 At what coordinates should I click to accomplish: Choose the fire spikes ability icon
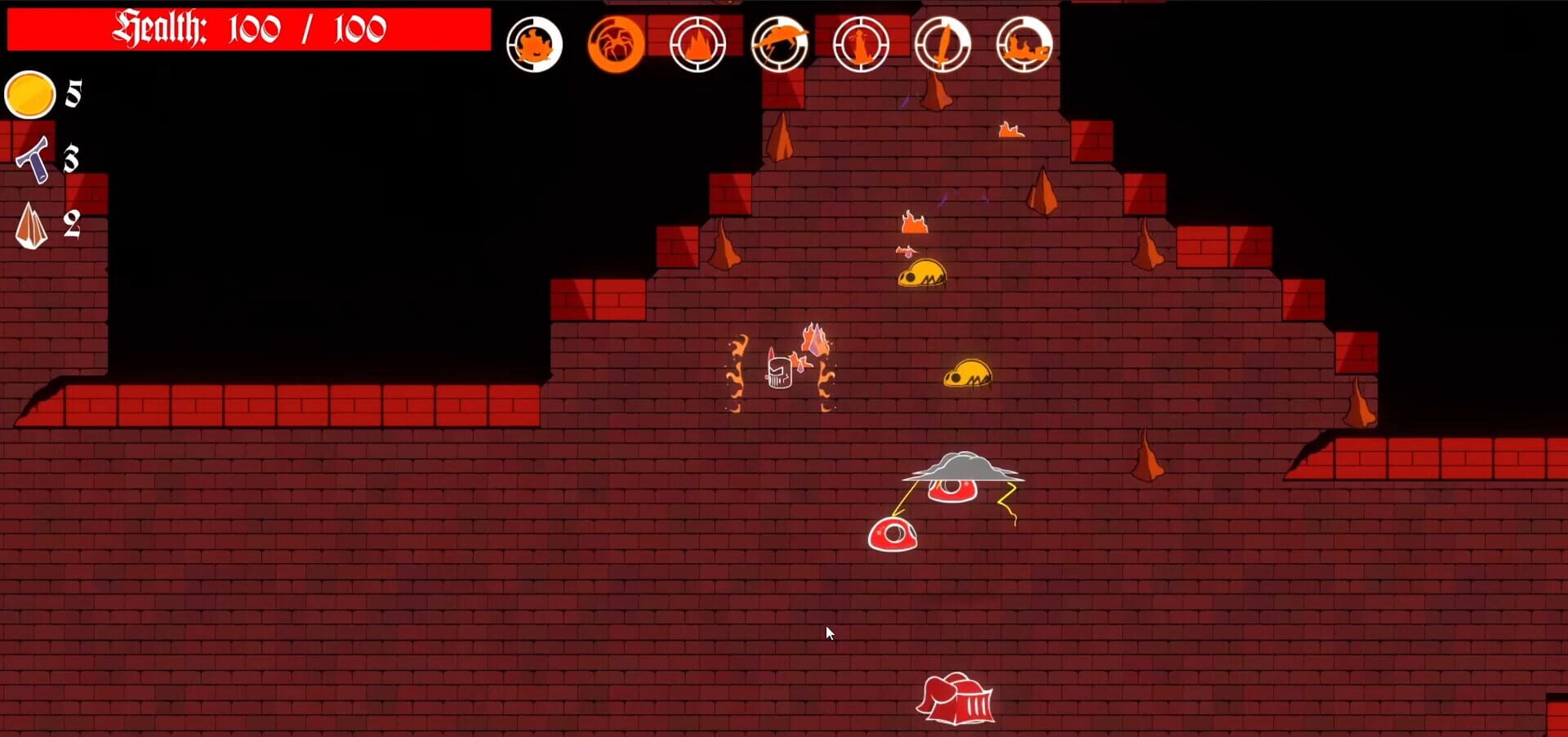[698, 42]
